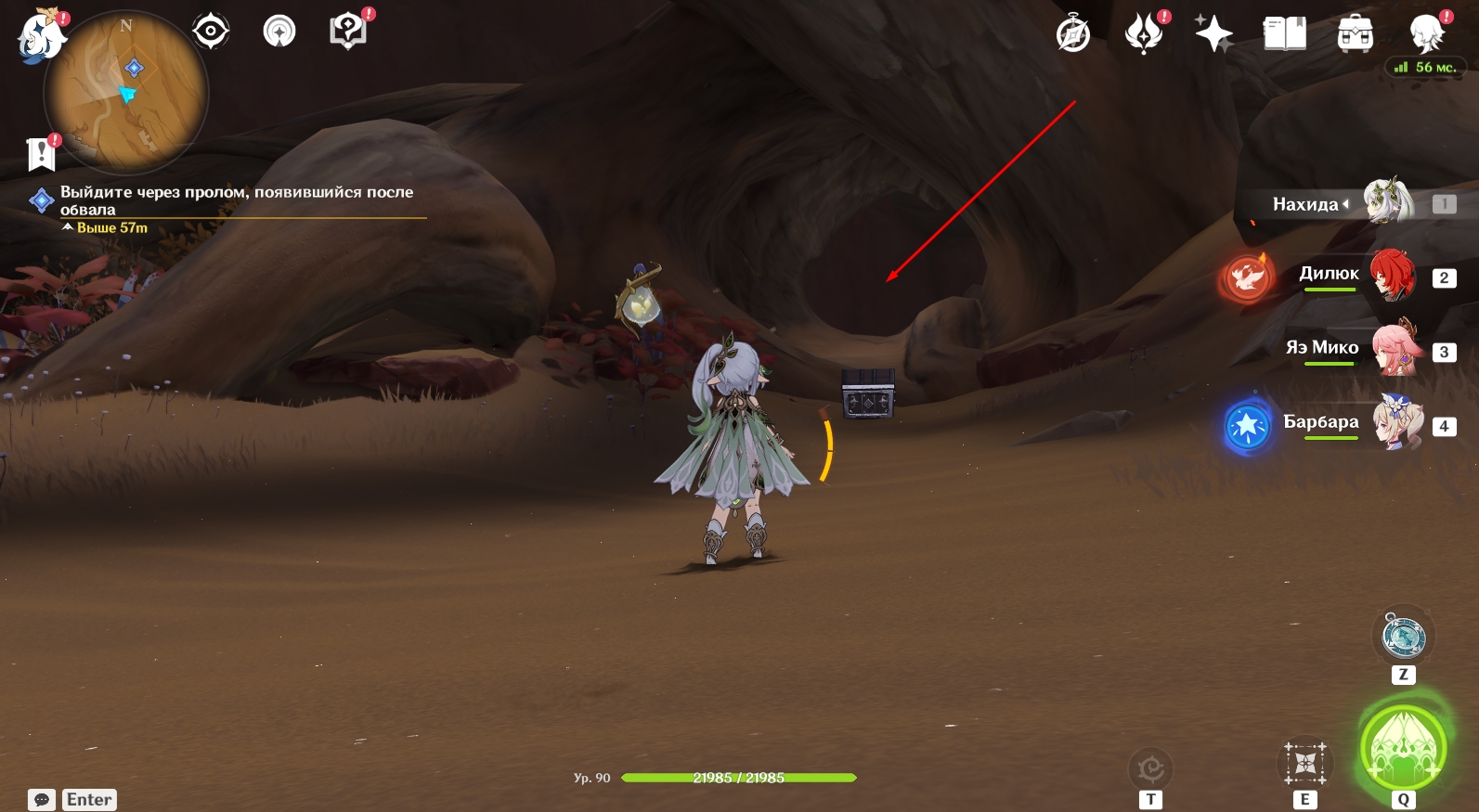Open the wish star icon
This screenshot has height=812, width=1479.
1213,35
